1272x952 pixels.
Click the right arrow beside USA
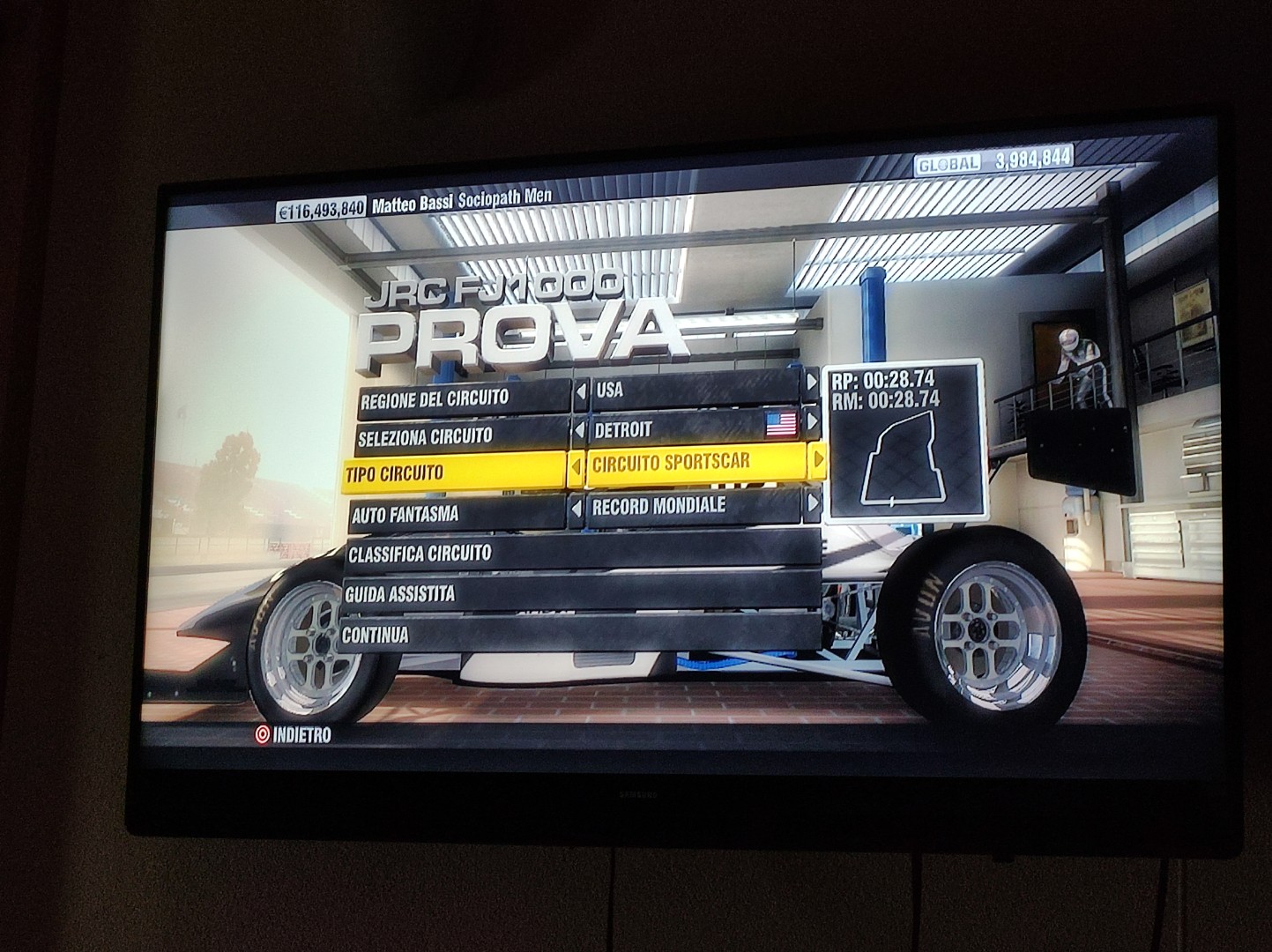tap(812, 383)
